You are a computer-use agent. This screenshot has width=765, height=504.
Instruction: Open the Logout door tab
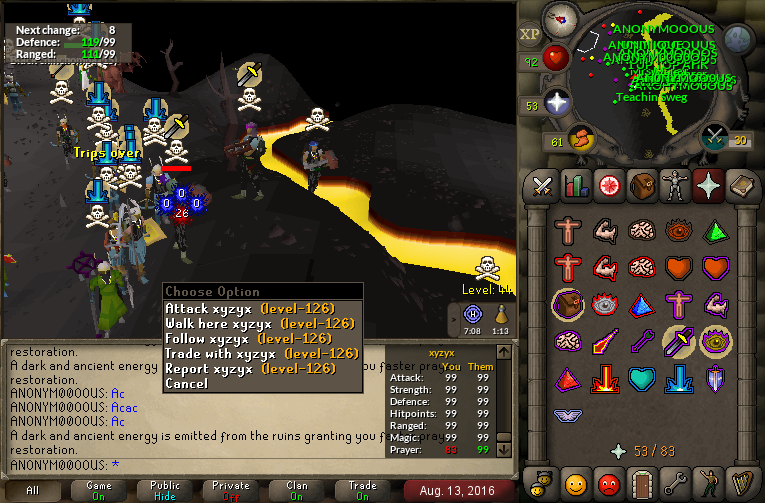pos(641,484)
